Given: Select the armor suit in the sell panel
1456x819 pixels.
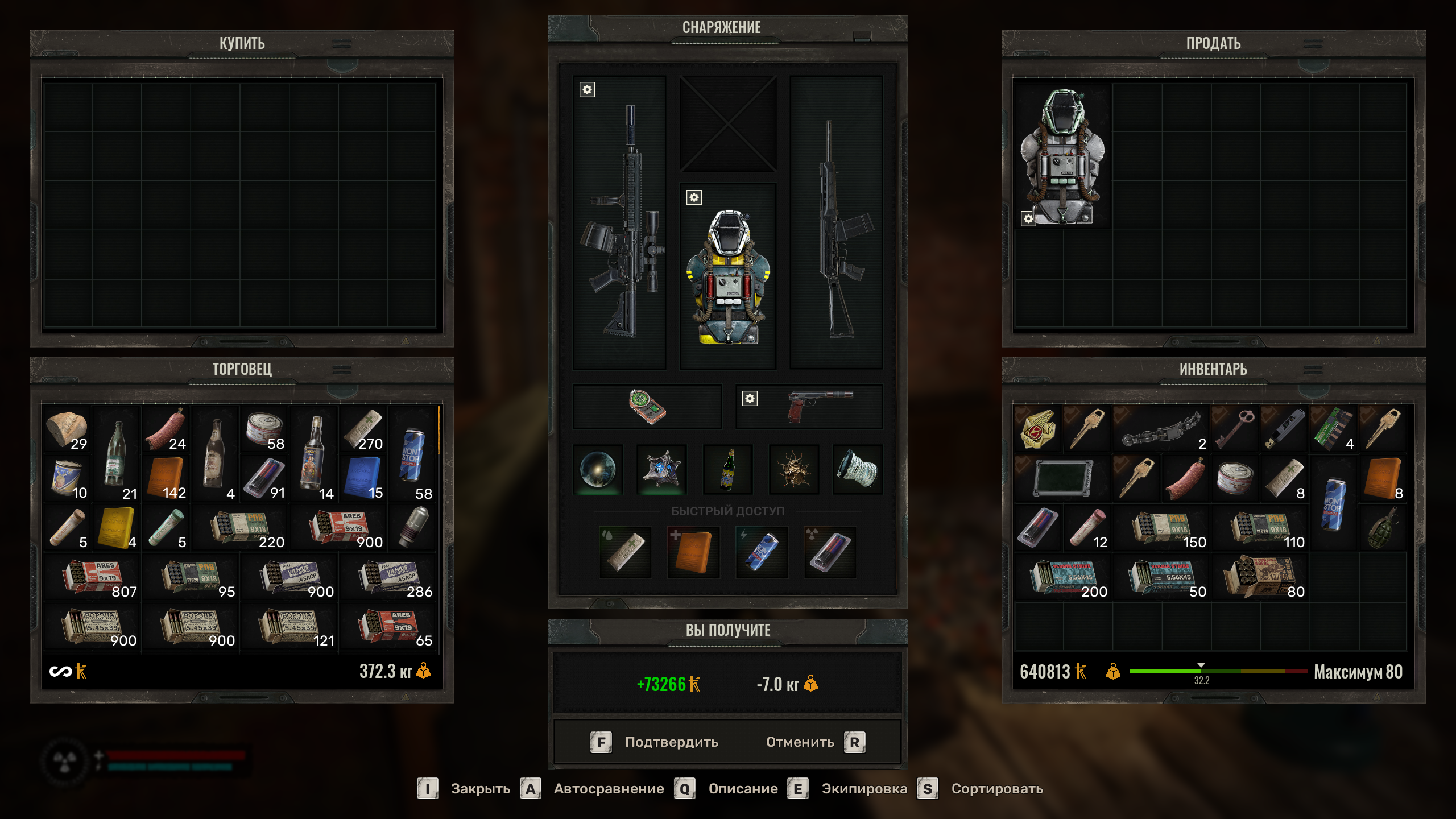Looking at the screenshot, I should 1062,156.
